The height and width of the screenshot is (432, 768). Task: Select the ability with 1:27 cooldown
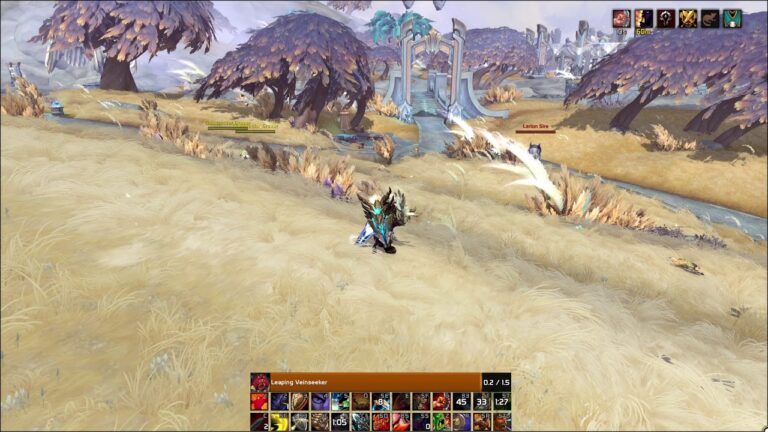501,401
